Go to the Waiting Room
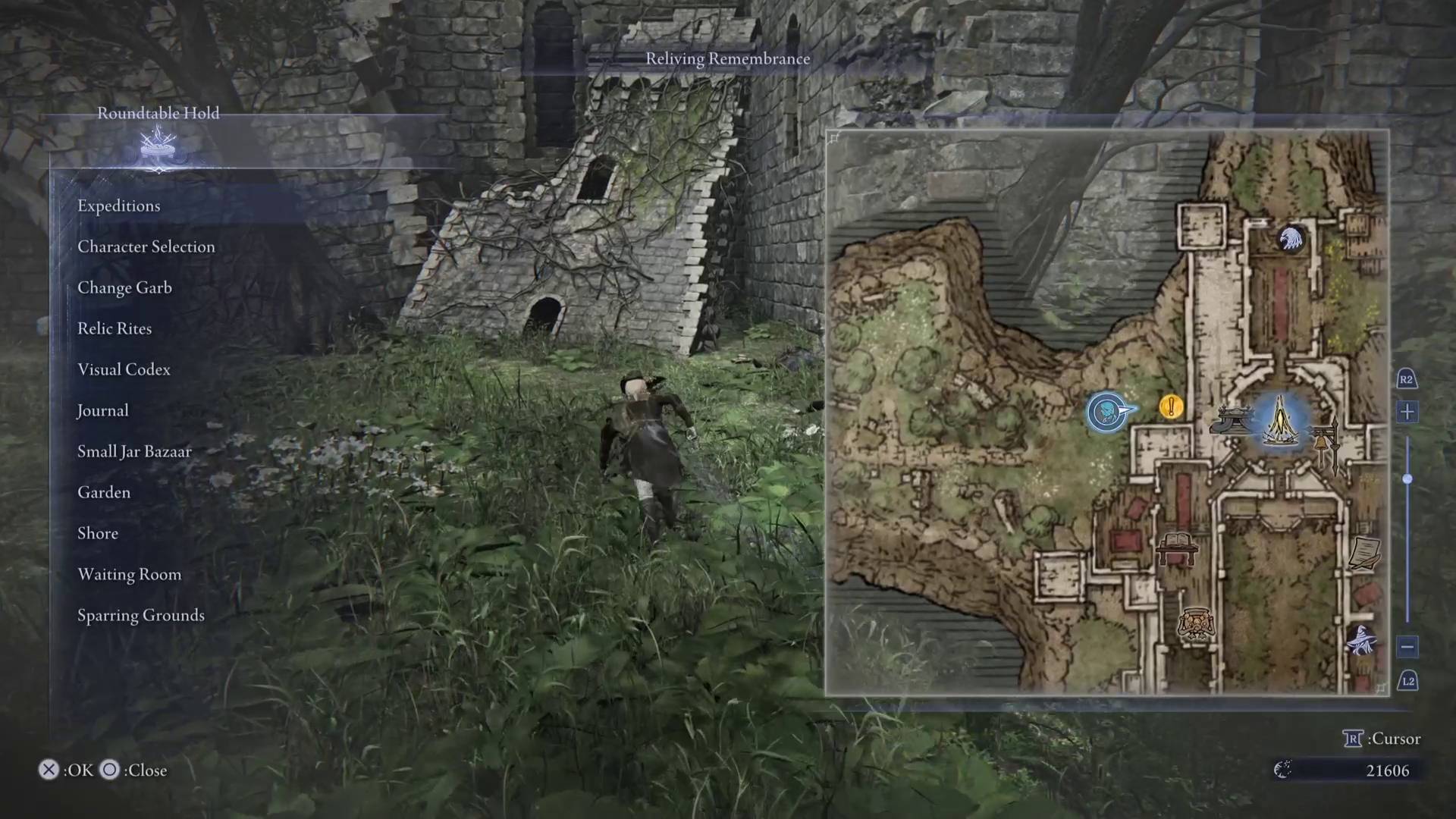1456x819 pixels. [129, 574]
